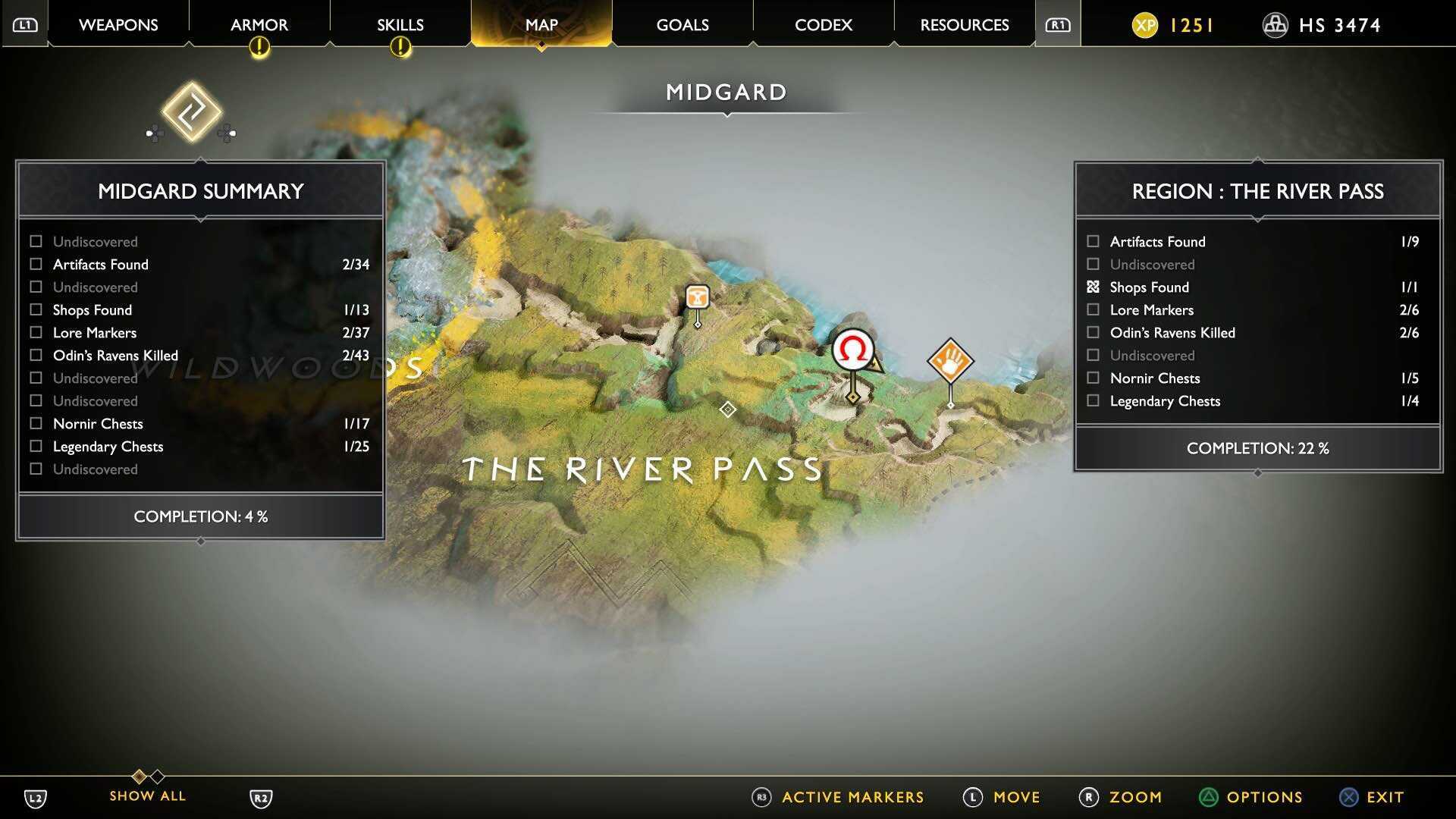Select the shop marker on the map
The image size is (1456, 819).
point(696,297)
